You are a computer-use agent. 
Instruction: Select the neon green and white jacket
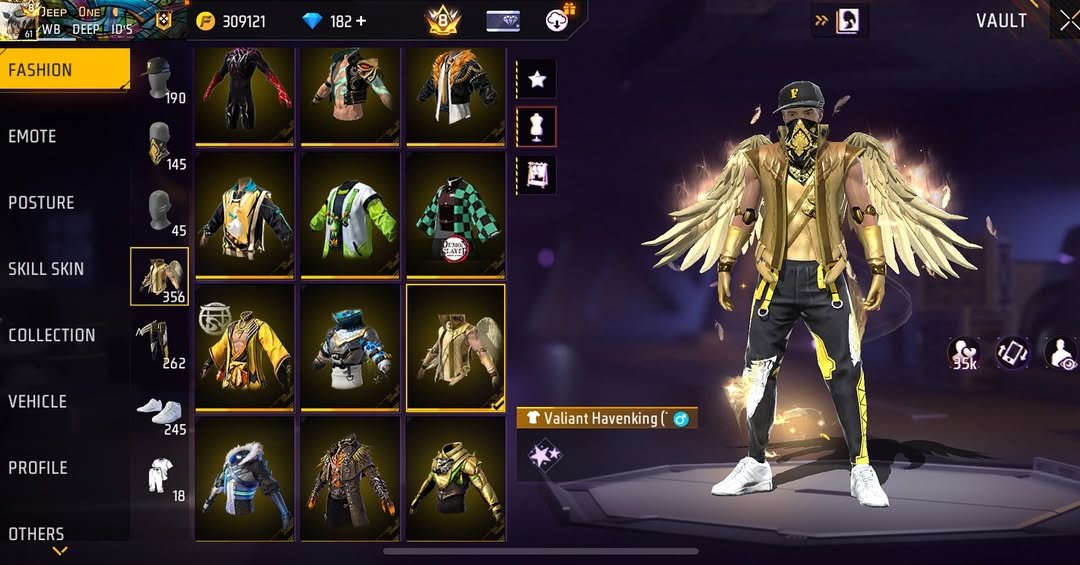[349, 215]
